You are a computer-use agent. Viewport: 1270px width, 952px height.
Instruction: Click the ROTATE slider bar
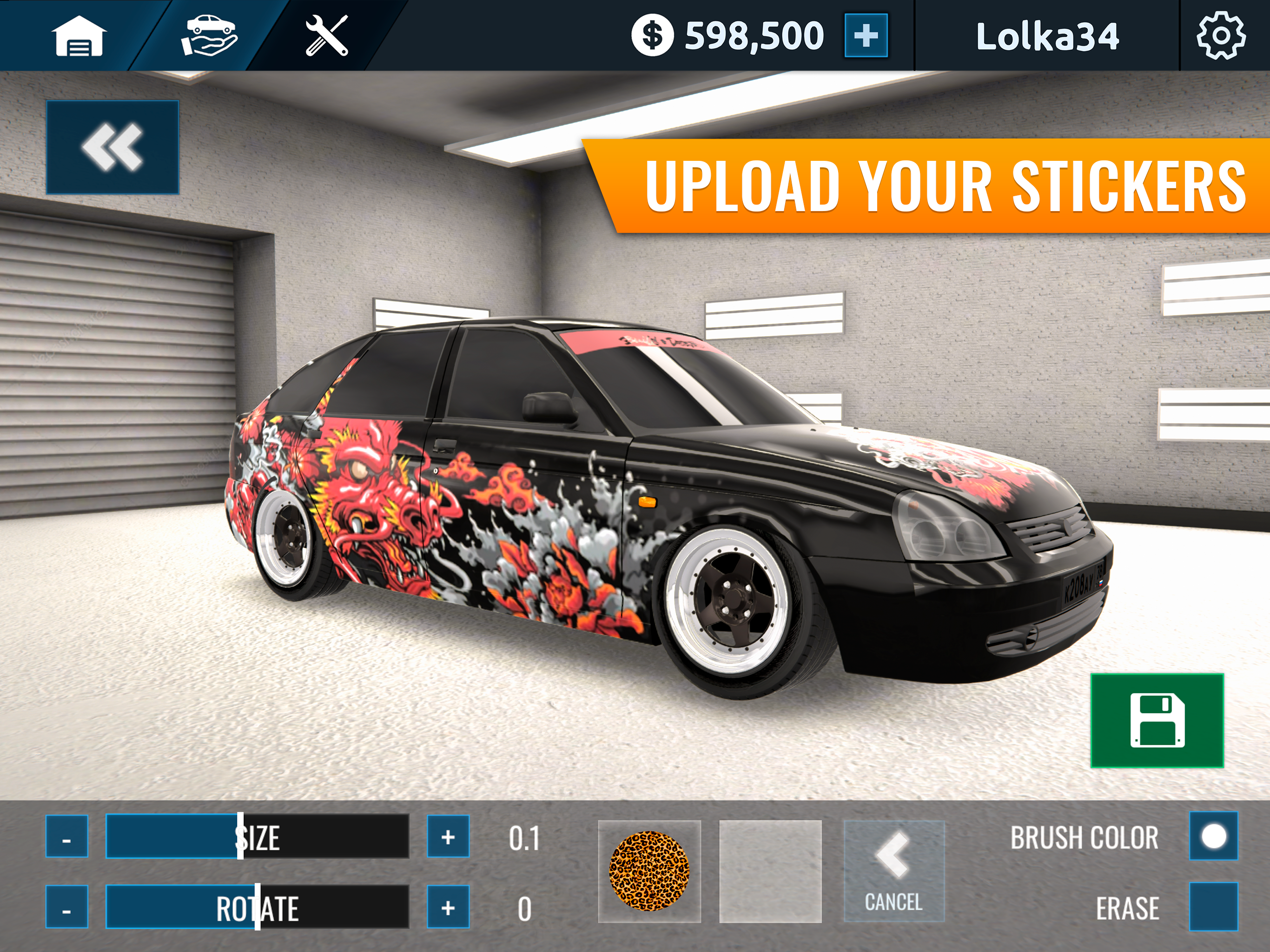(257, 907)
